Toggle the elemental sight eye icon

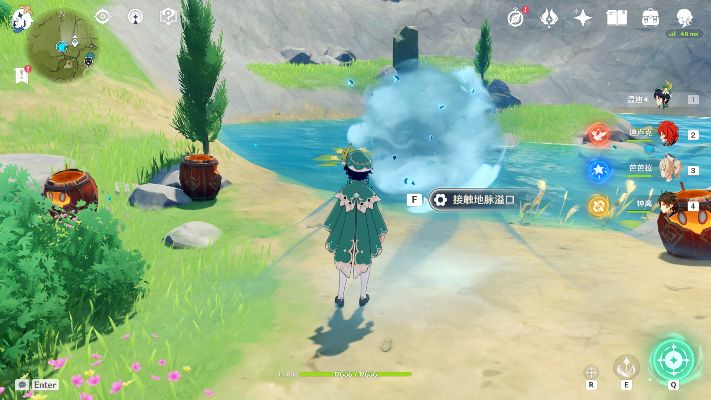click(x=103, y=16)
